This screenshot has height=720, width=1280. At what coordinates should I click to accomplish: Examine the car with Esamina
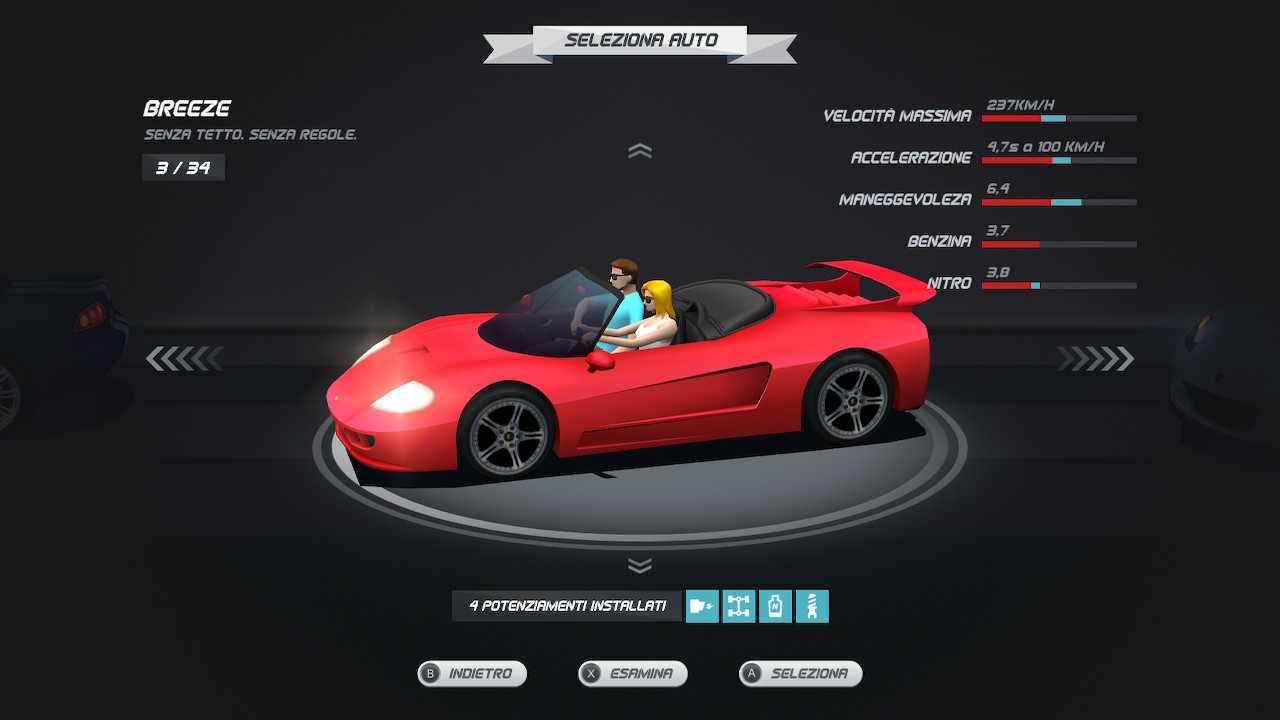[633, 674]
